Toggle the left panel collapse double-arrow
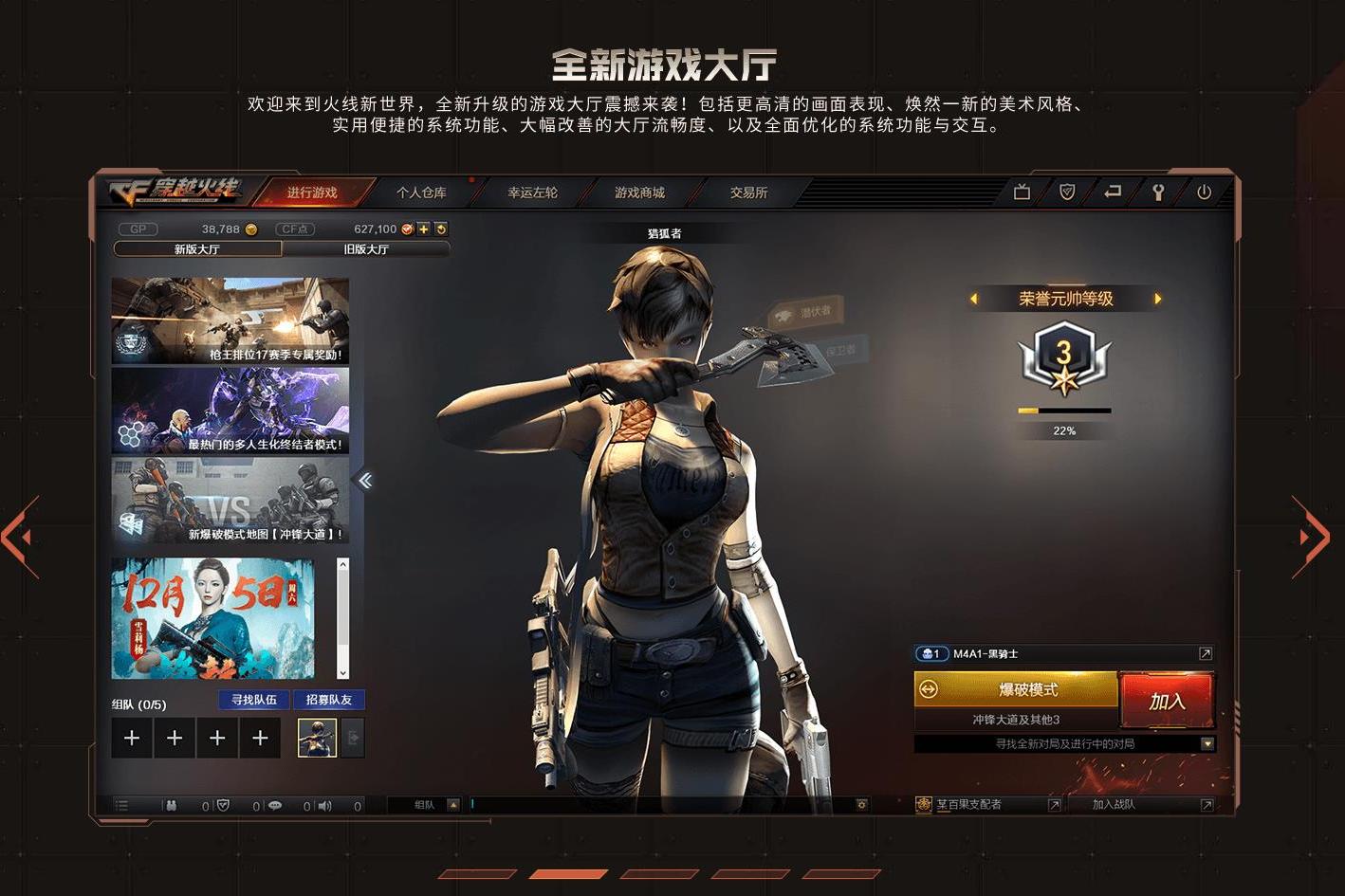Image resolution: width=1345 pixels, height=896 pixels. click(x=365, y=481)
